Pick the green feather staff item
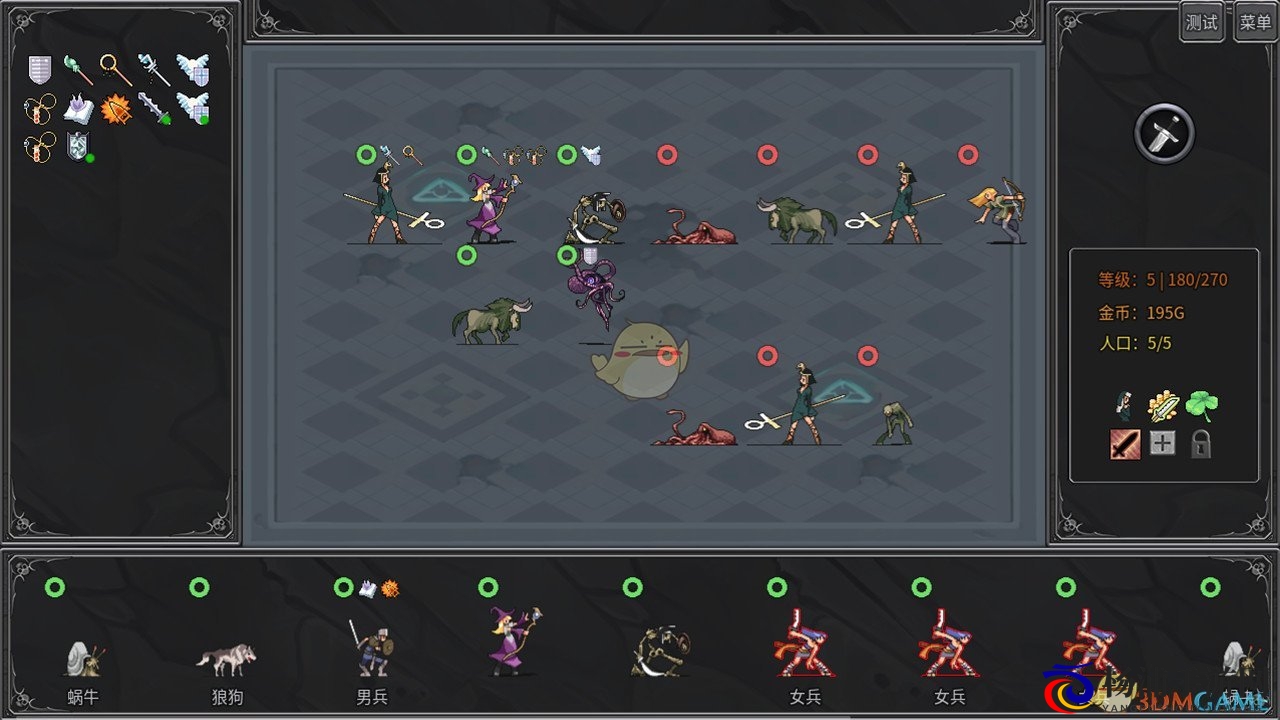The height and width of the screenshot is (720, 1280). (x=77, y=69)
